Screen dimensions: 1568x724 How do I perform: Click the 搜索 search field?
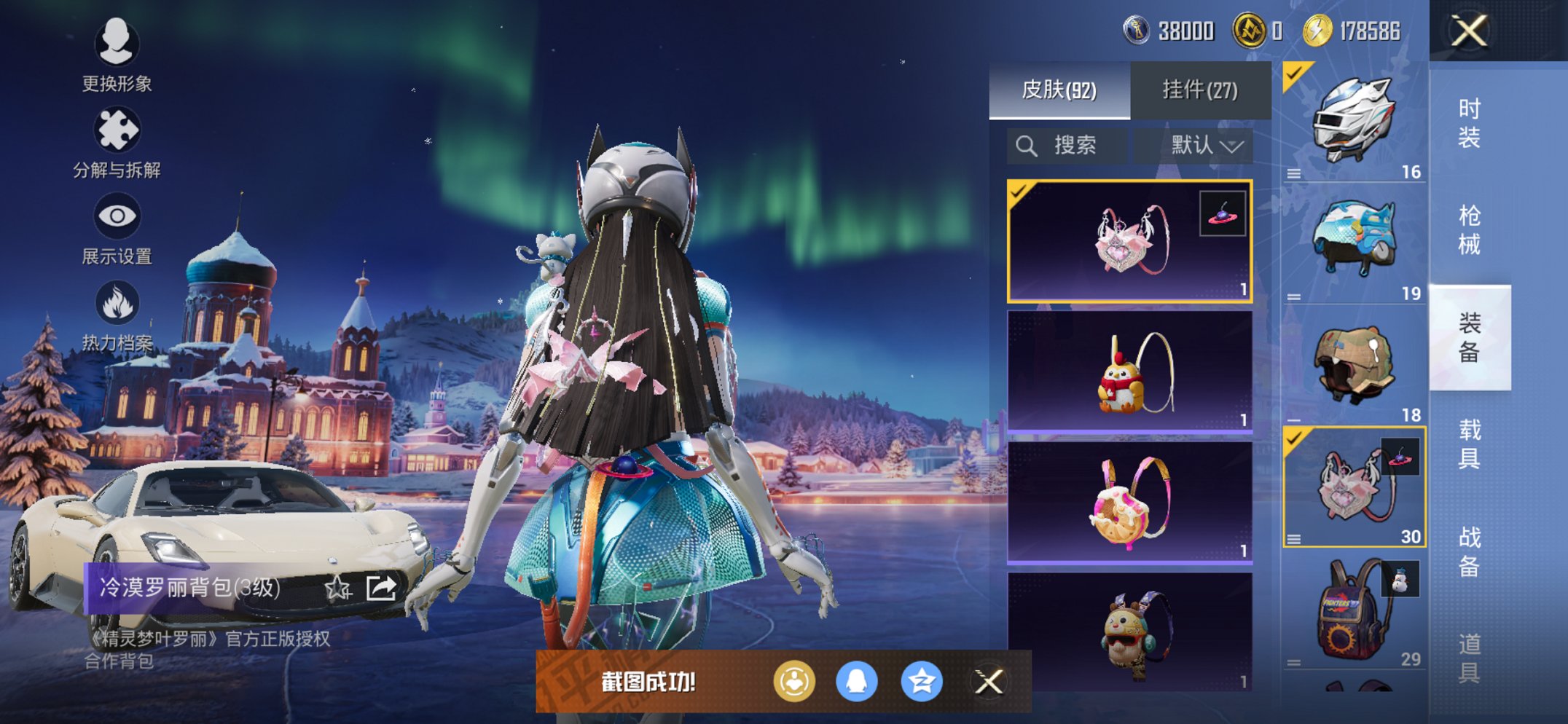click(x=1067, y=146)
